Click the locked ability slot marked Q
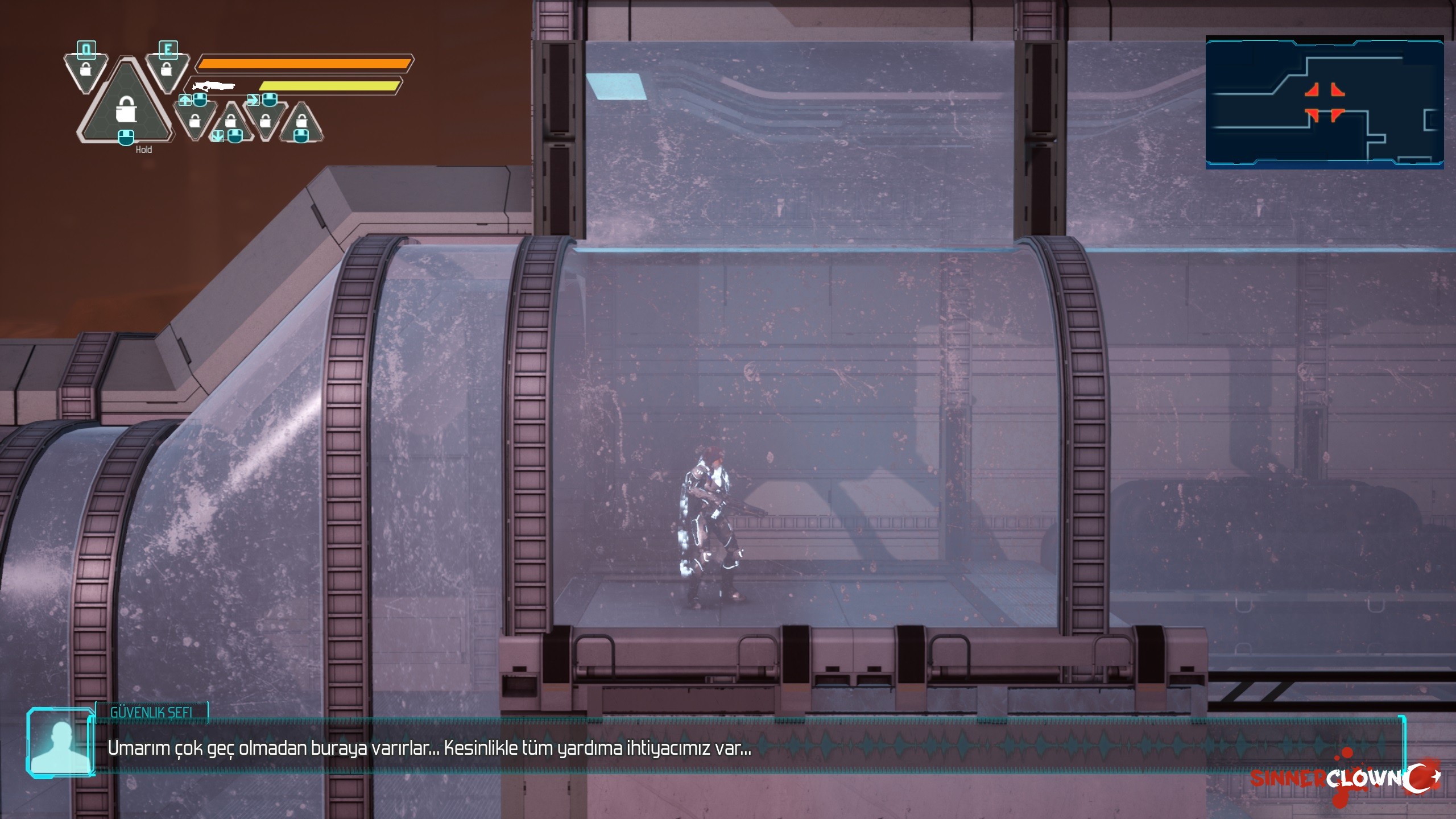This screenshot has height=819, width=1456. click(86, 68)
